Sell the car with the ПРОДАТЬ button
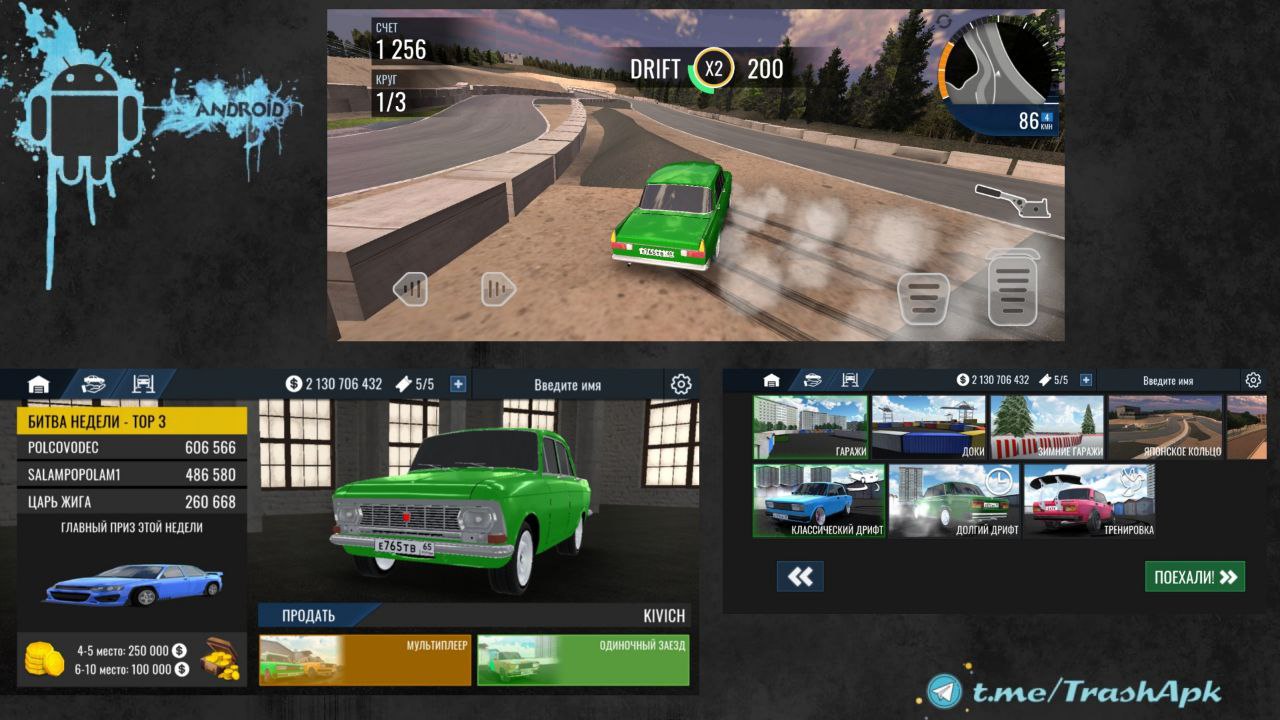Screen dimensions: 1280x720 tap(310, 616)
